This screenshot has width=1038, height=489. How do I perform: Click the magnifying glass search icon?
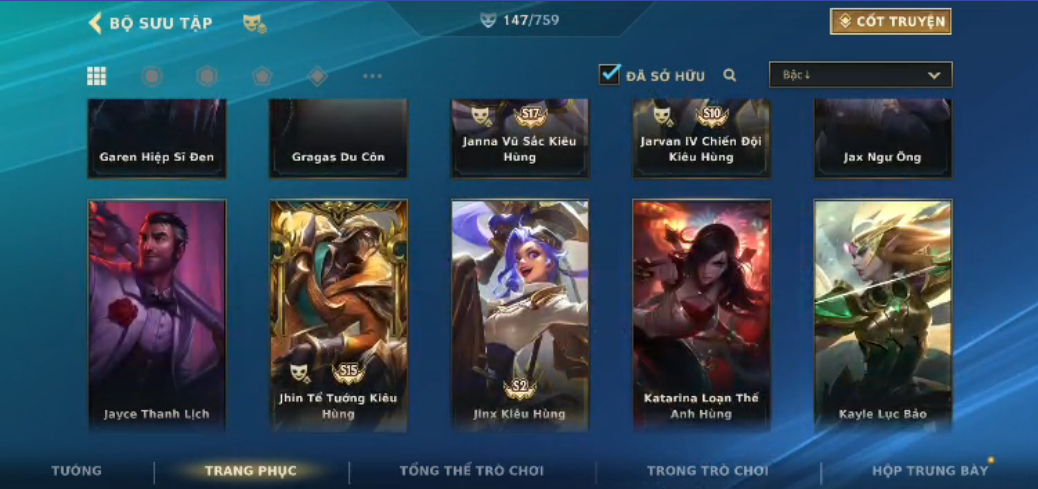(730, 75)
